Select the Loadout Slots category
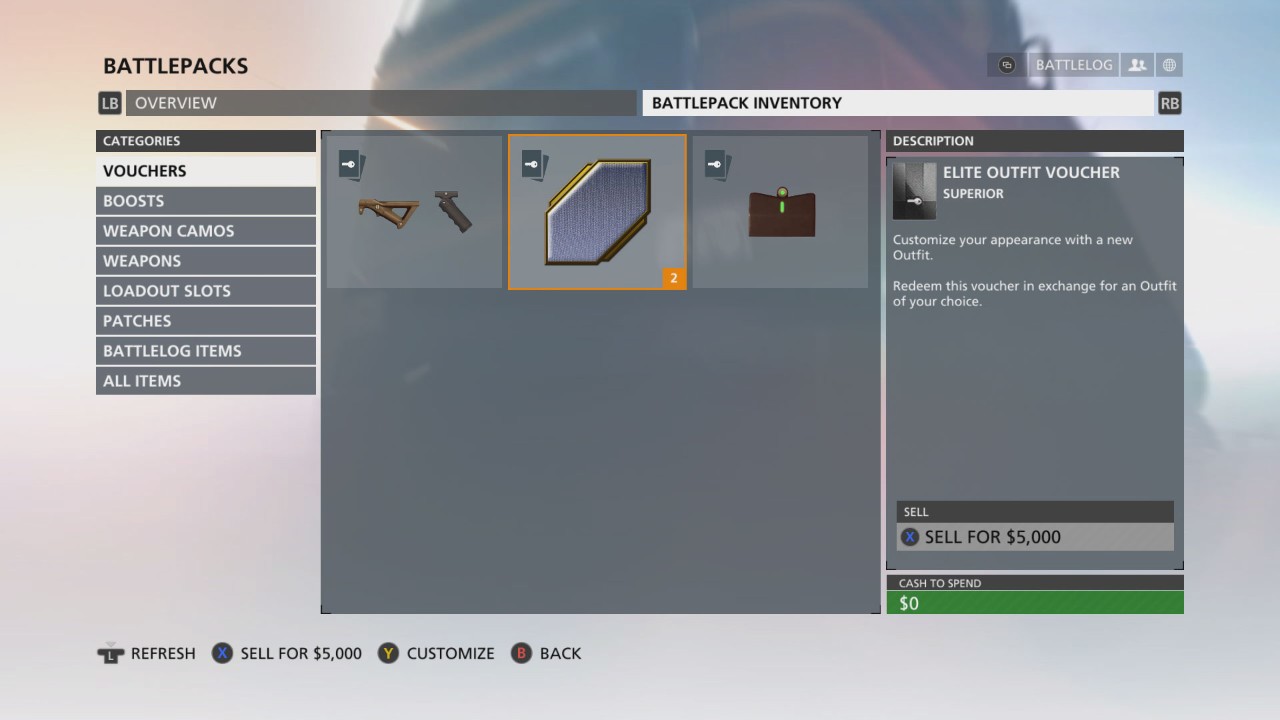 (x=206, y=291)
